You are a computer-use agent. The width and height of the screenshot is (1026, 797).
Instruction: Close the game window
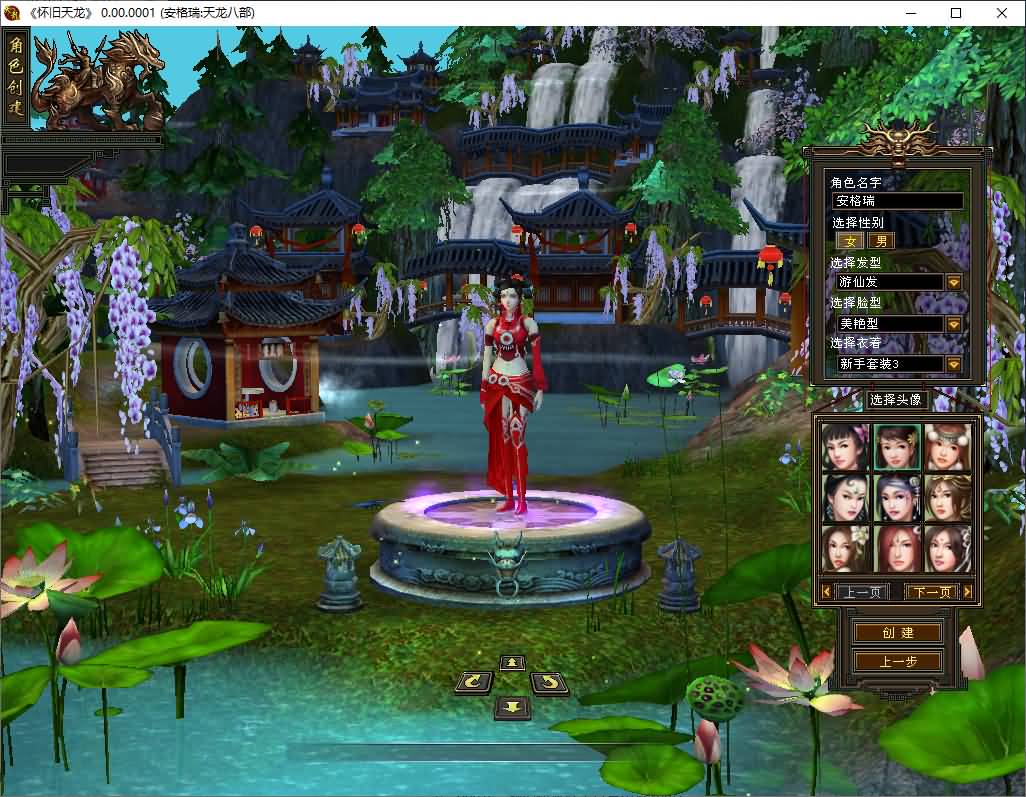click(1002, 13)
